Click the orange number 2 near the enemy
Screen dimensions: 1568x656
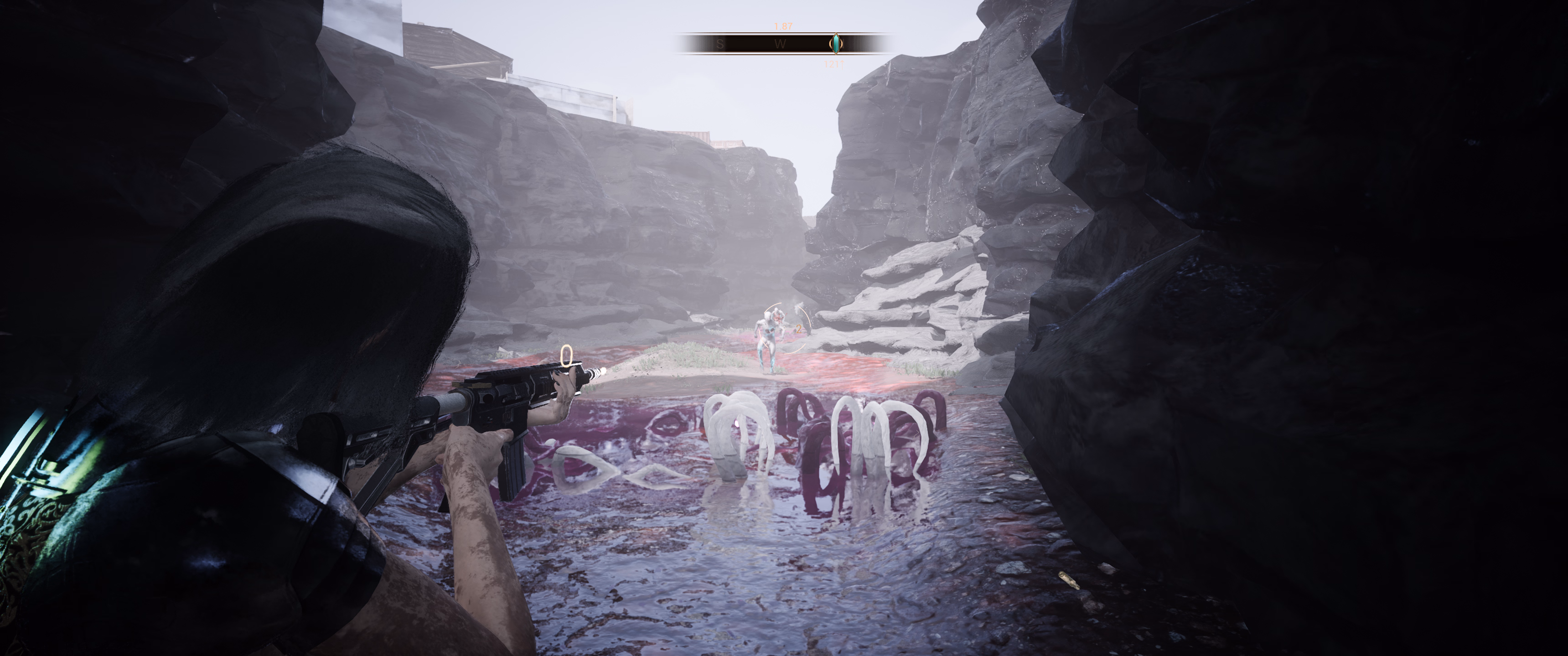tap(799, 330)
